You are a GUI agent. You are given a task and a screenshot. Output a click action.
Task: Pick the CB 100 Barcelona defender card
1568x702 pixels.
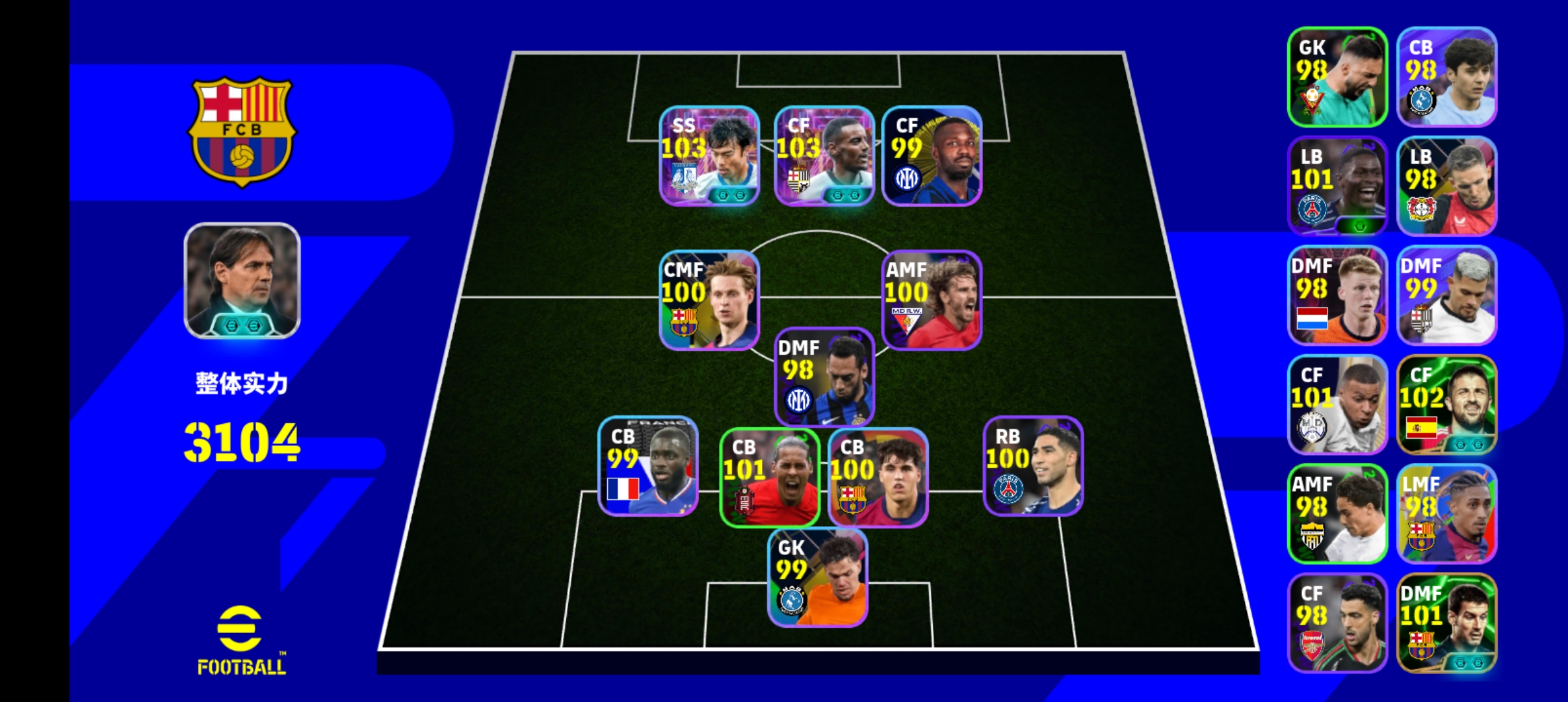click(x=878, y=477)
